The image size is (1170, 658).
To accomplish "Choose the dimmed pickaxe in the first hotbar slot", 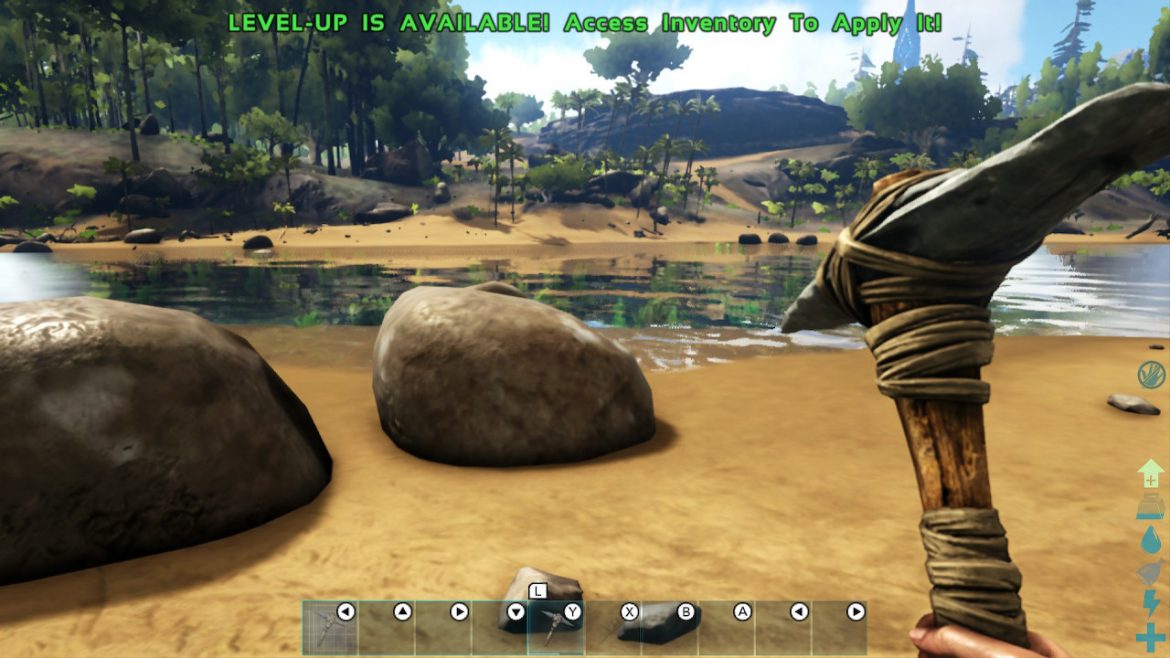I will tap(330, 627).
